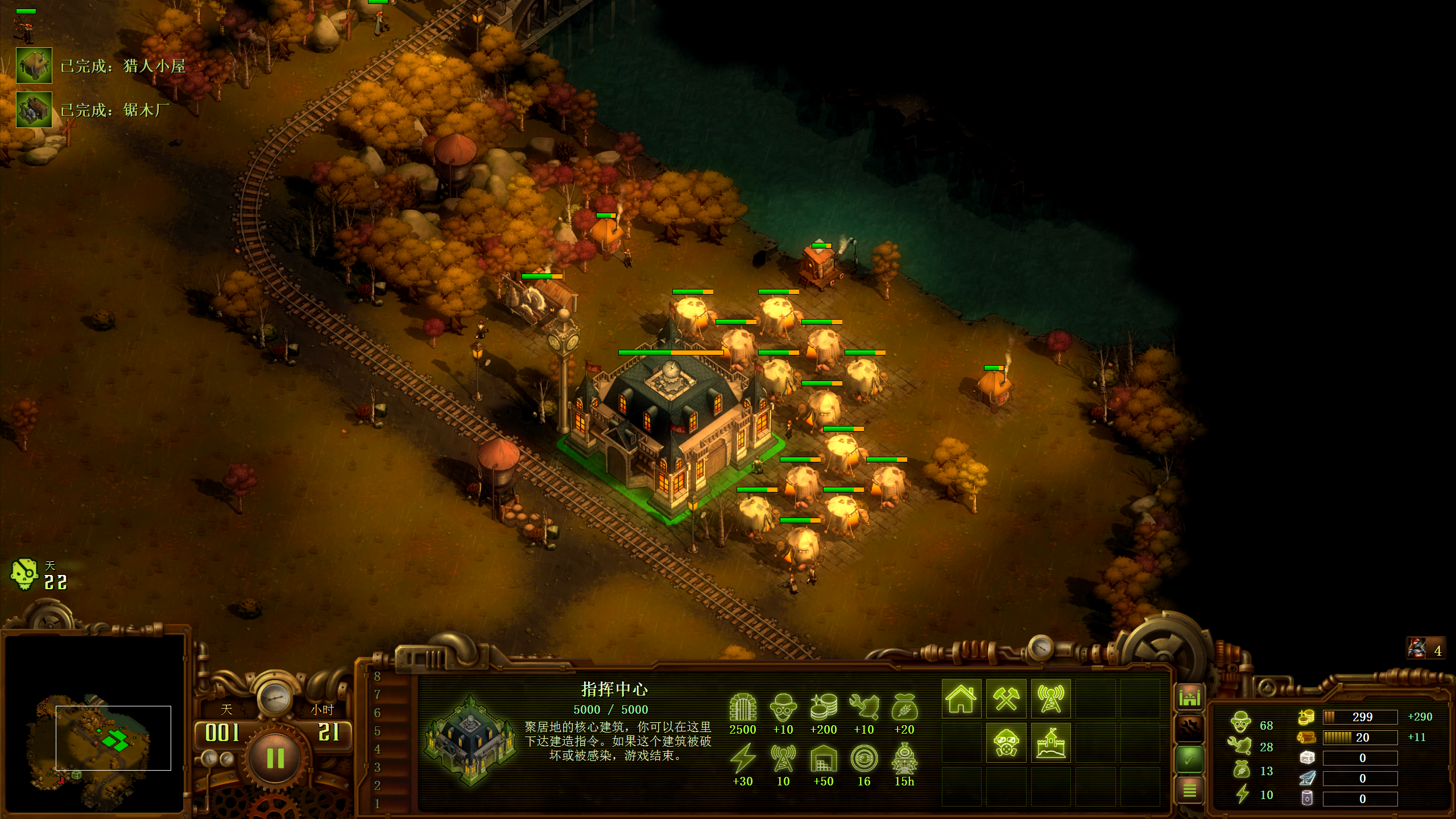Open the colony buildings side button
Screen dimensions: 1456x819
pos(1189,697)
